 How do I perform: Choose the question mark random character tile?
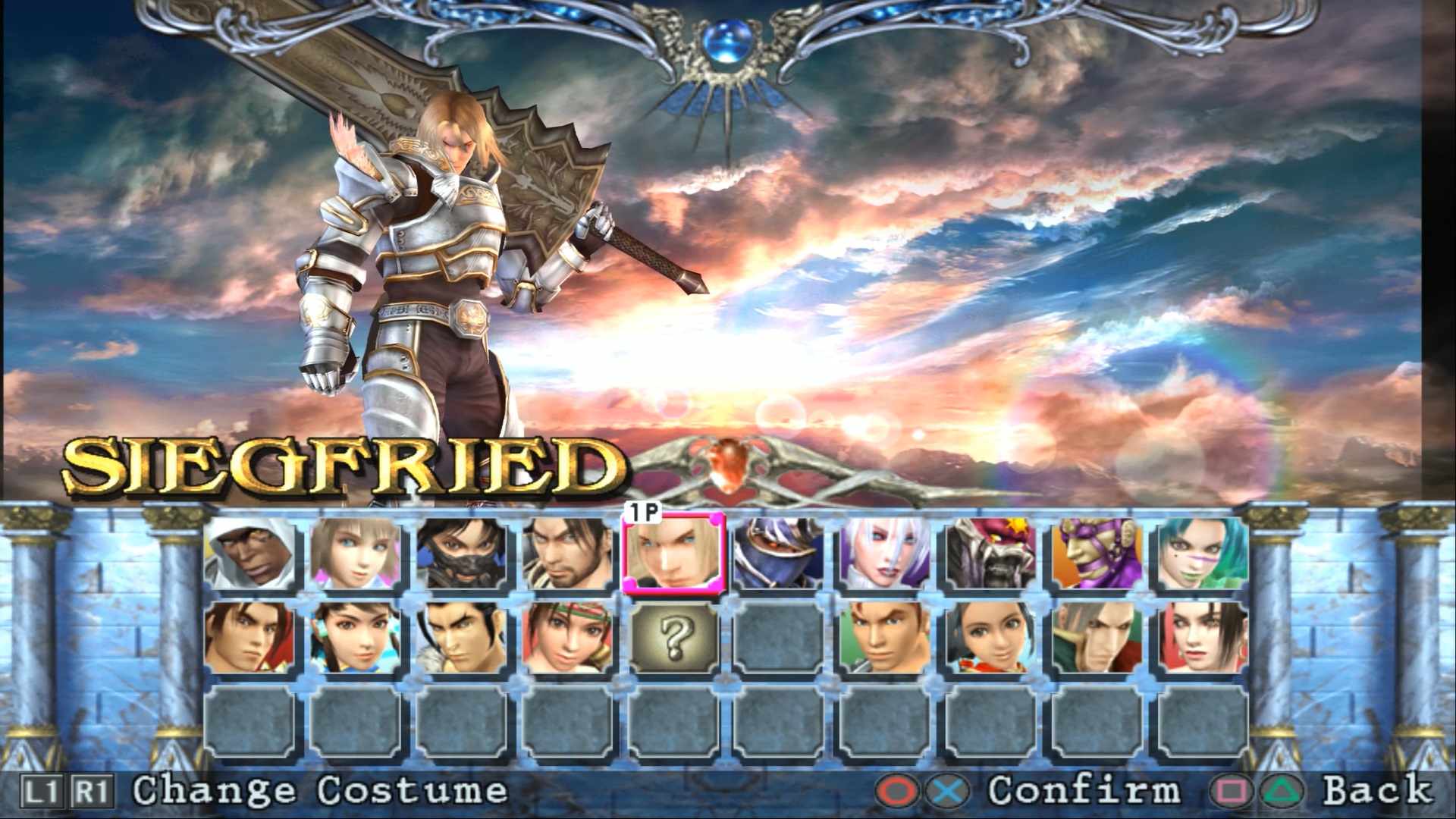coord(673,638)
